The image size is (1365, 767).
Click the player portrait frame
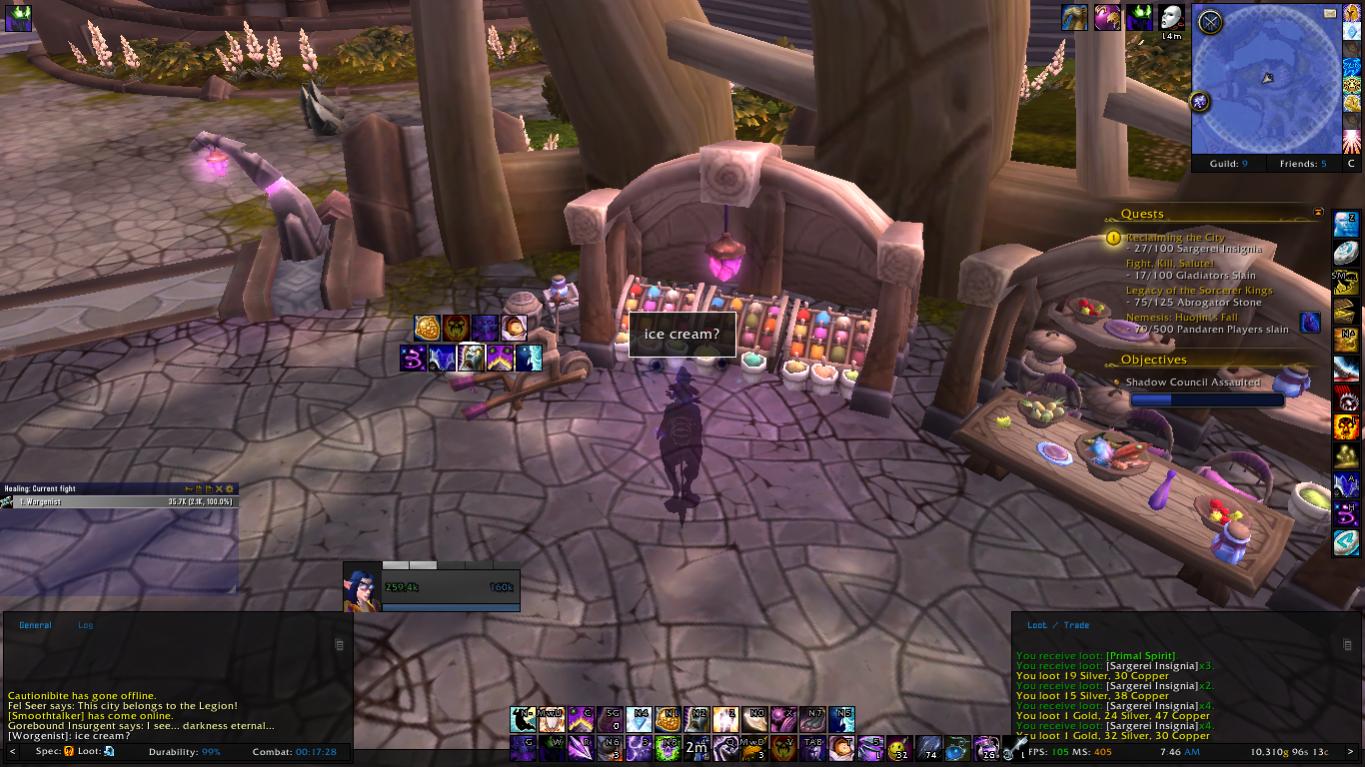(362, 587)
